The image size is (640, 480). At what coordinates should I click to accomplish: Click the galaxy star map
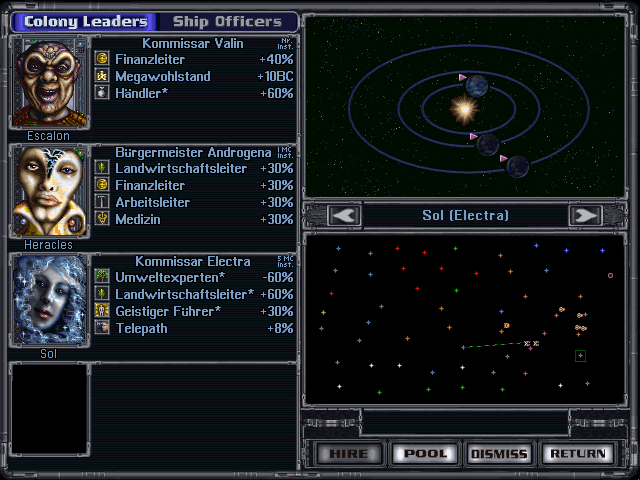[466, 318]
